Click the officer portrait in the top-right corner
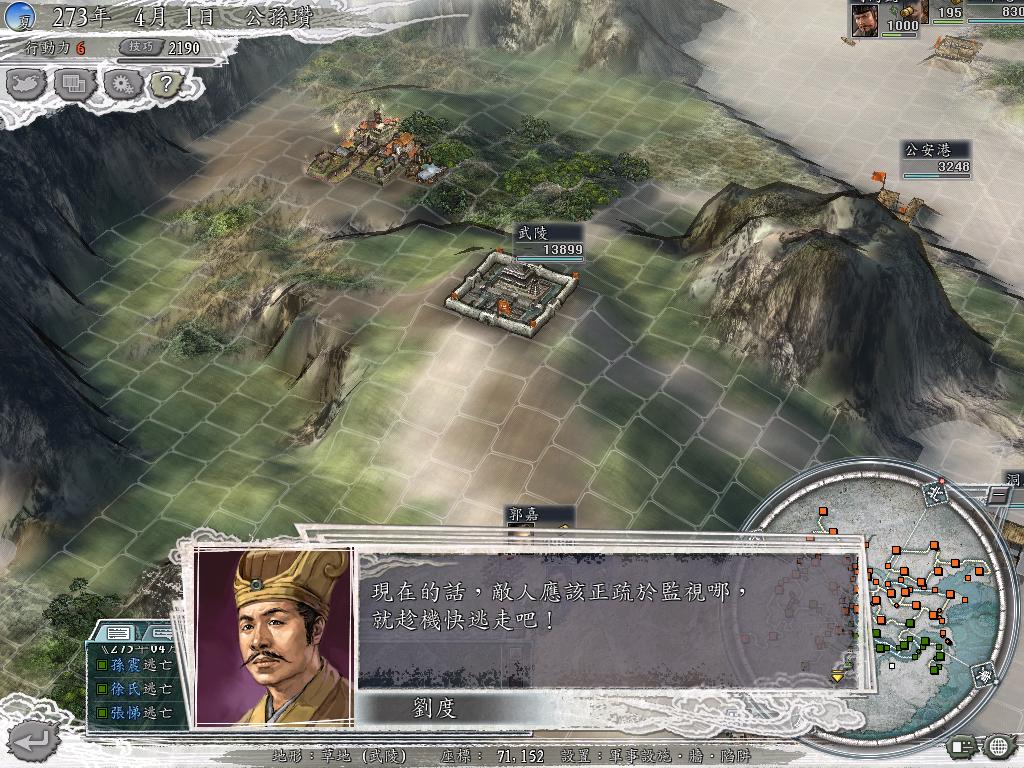 click(x=865, y=17)
